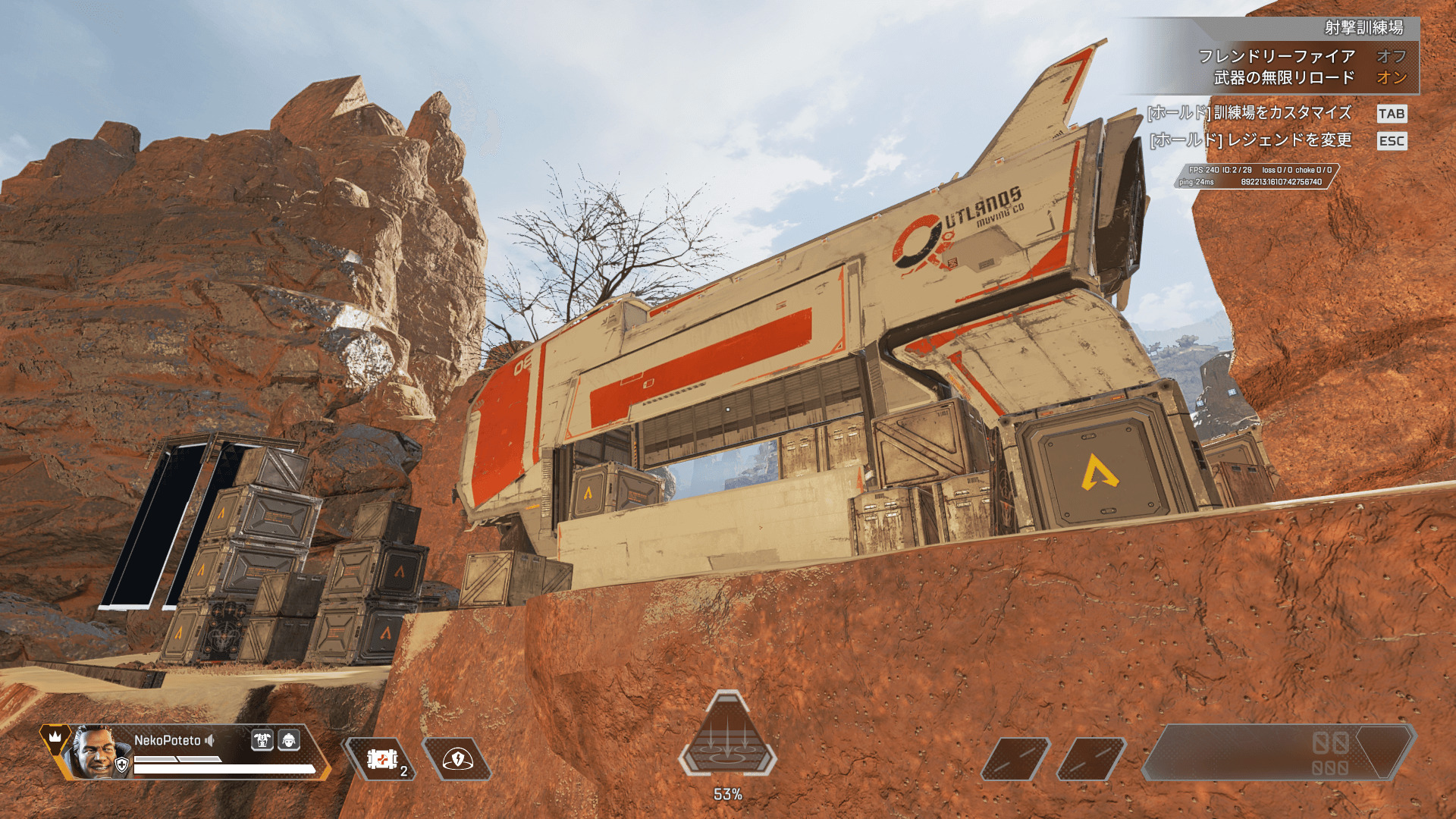The height and width of the screenshot is (819, 1456).
Task: Select the empty weapon ammo panel
Action: [1278, 752]
